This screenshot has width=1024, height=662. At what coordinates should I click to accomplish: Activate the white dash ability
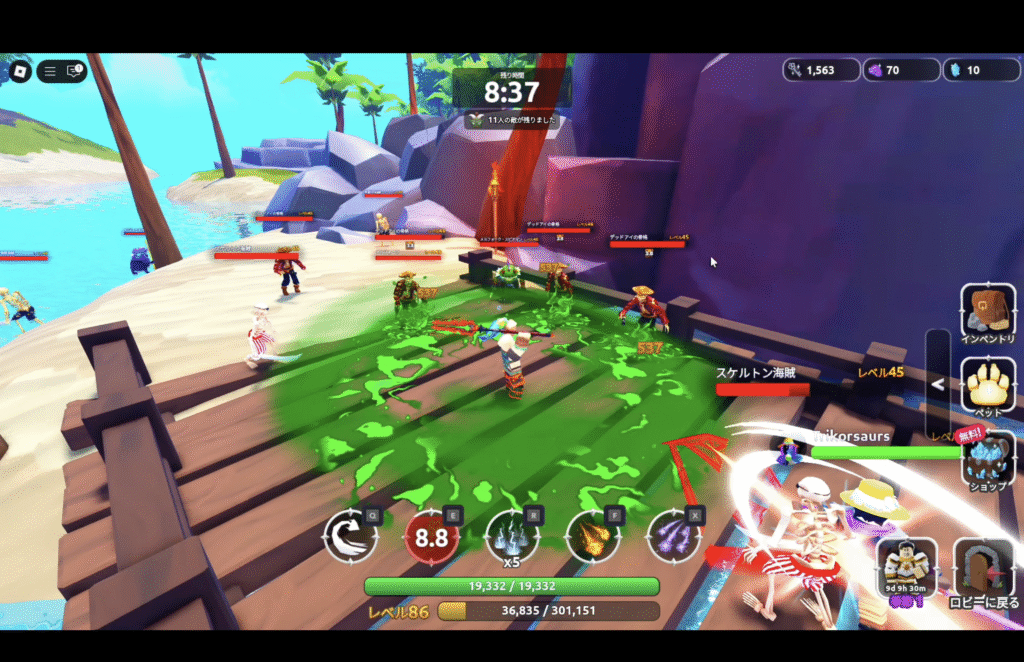tap(350, 536)
